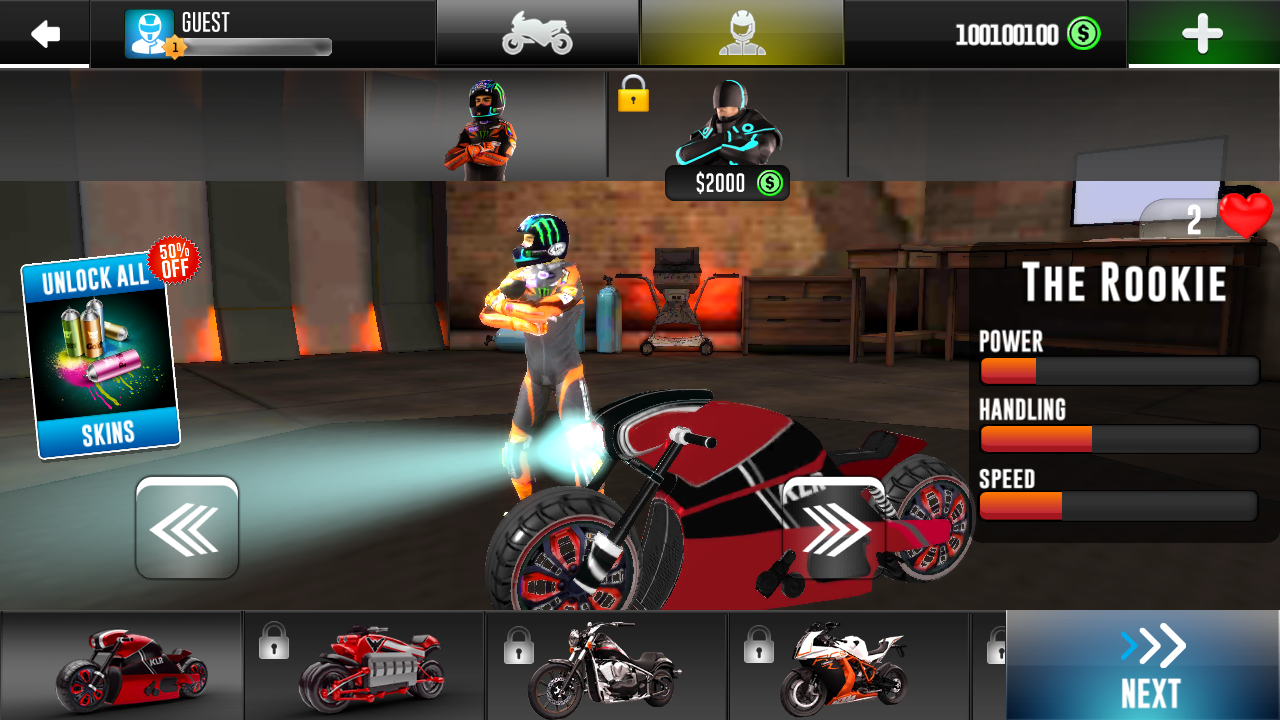Switch to the motorcycle tab

[537, 34]
